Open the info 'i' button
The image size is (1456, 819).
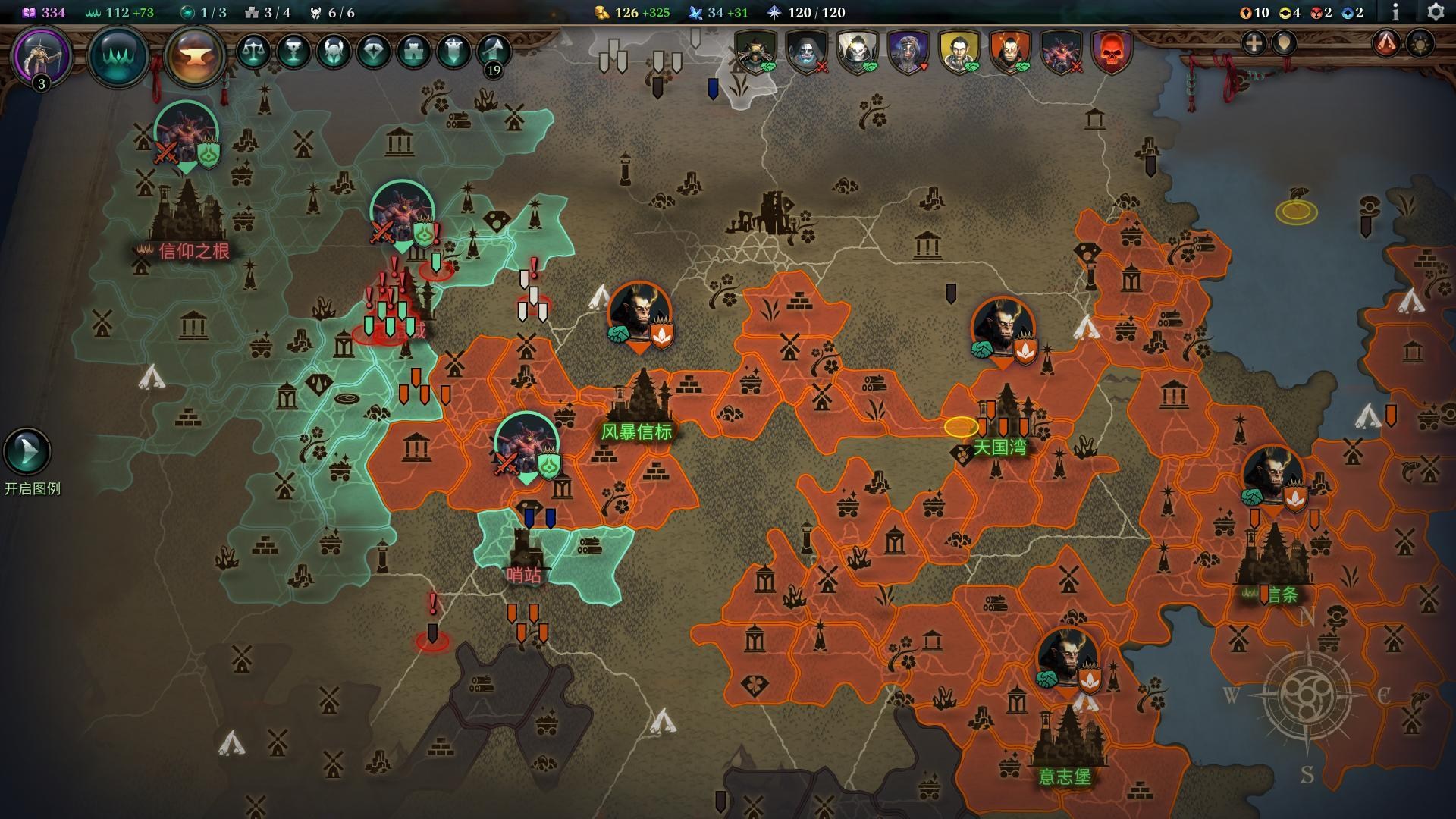[x=1395, y=12]
